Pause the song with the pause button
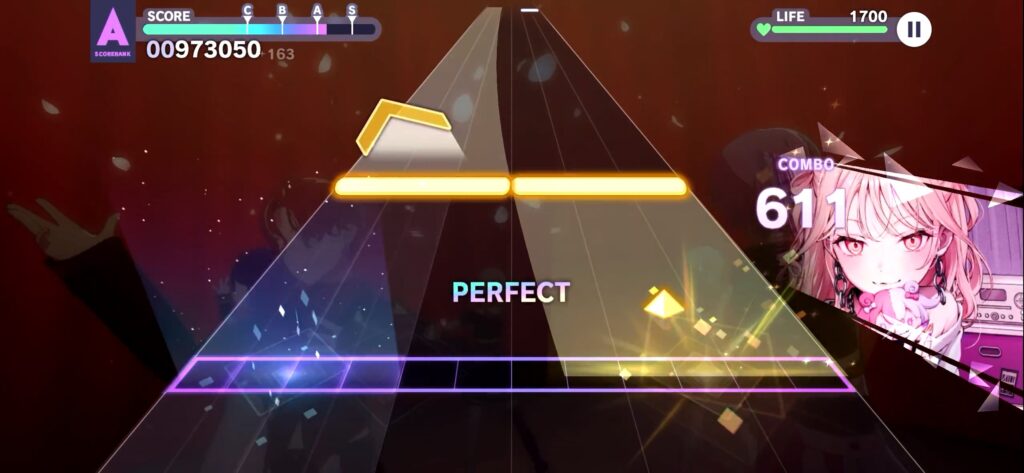This screenshot has width=1024, height=473. pos(913,30)
